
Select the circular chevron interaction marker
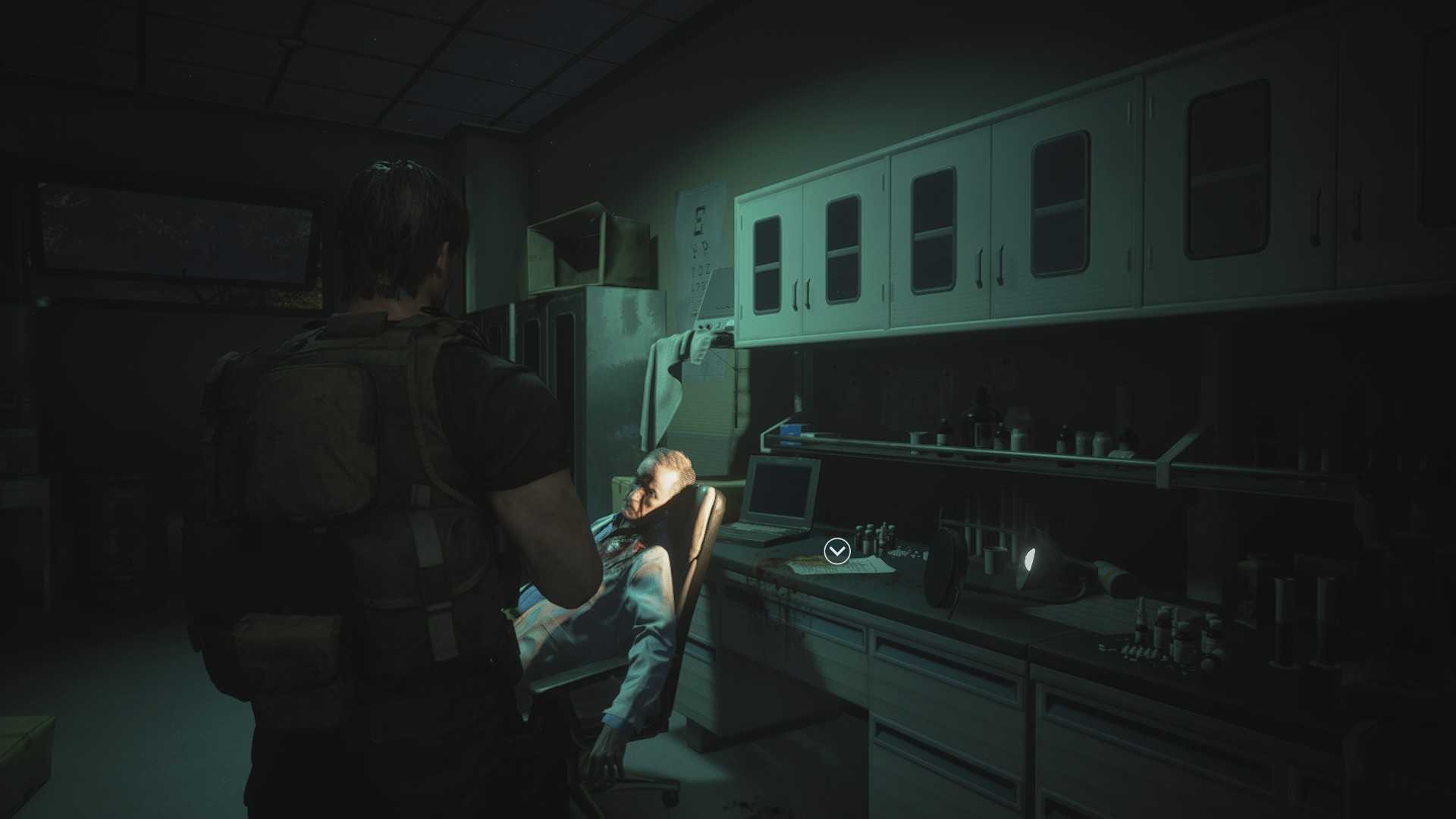(x=836, y=551)
